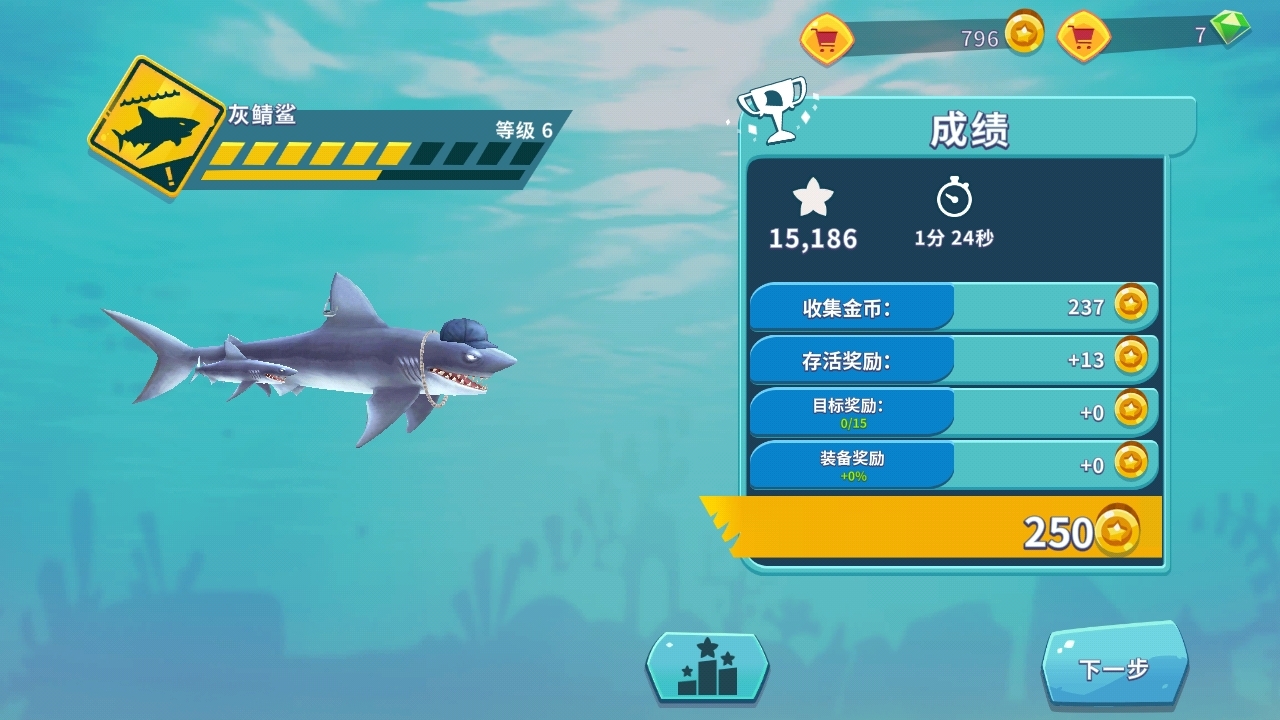
Task: Open the green gem shop cart
Action: tap(1084, 37)
